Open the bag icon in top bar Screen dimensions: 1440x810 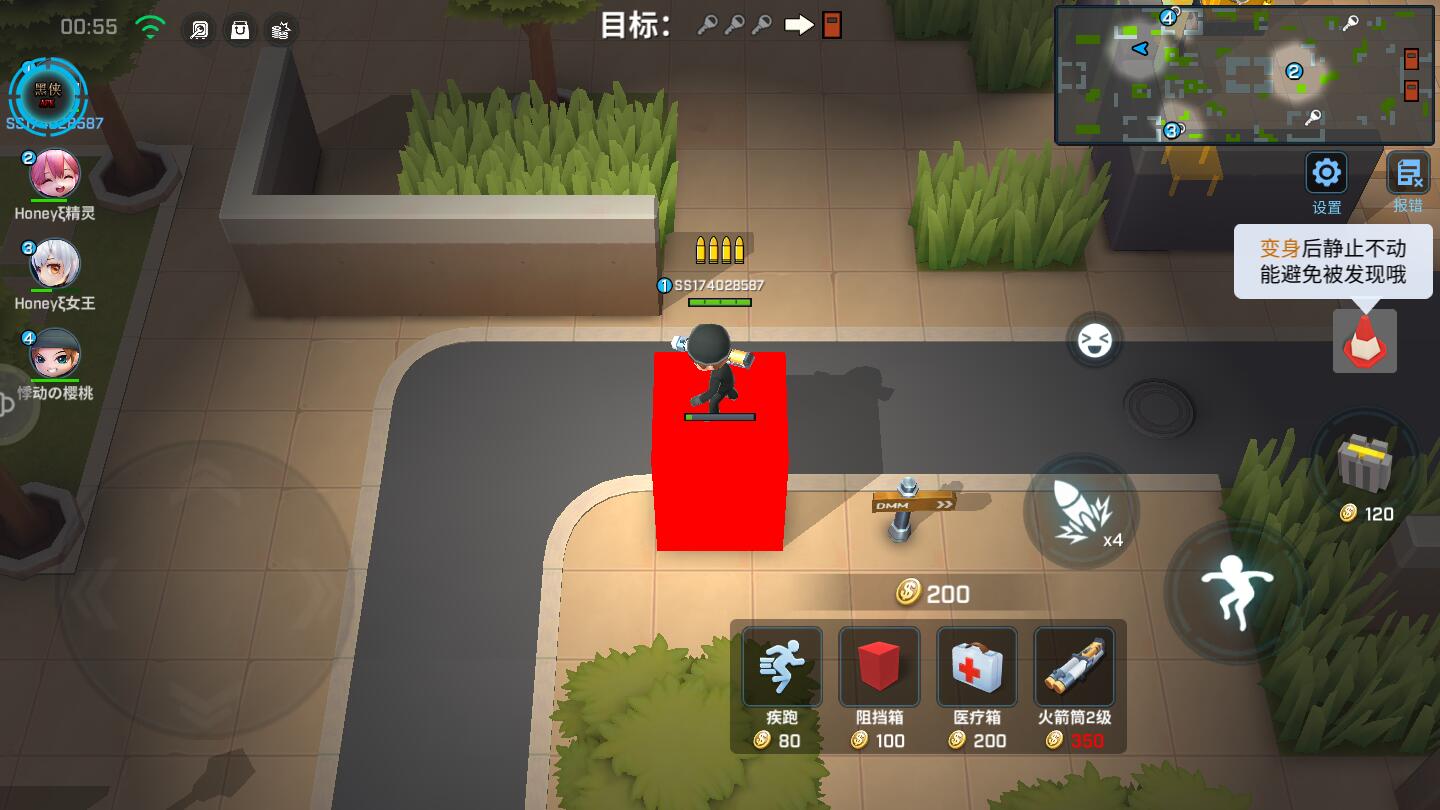[240, 30]
